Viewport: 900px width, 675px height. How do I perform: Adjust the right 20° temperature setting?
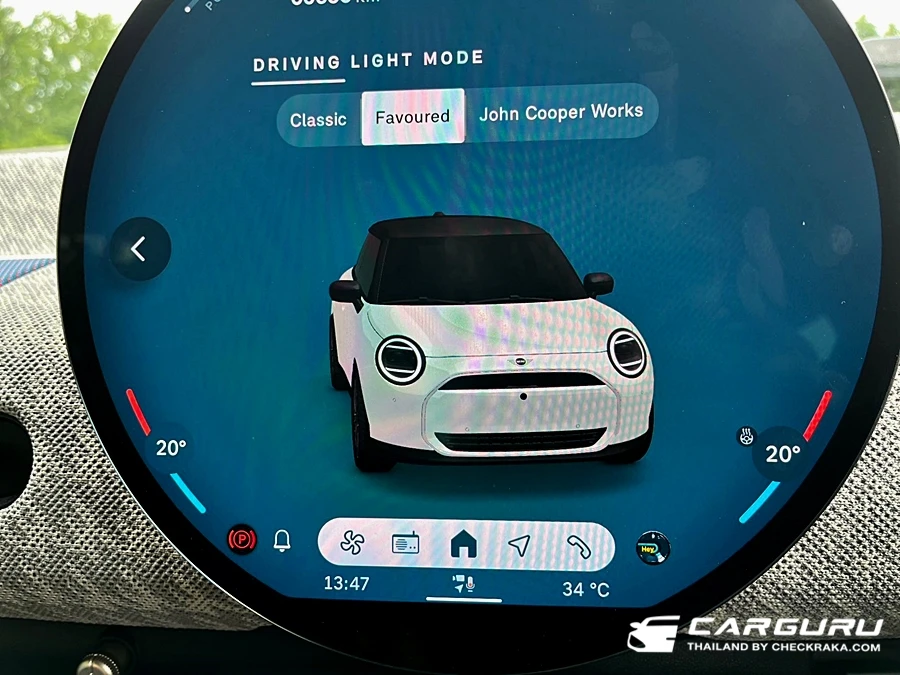click(782, 455)
